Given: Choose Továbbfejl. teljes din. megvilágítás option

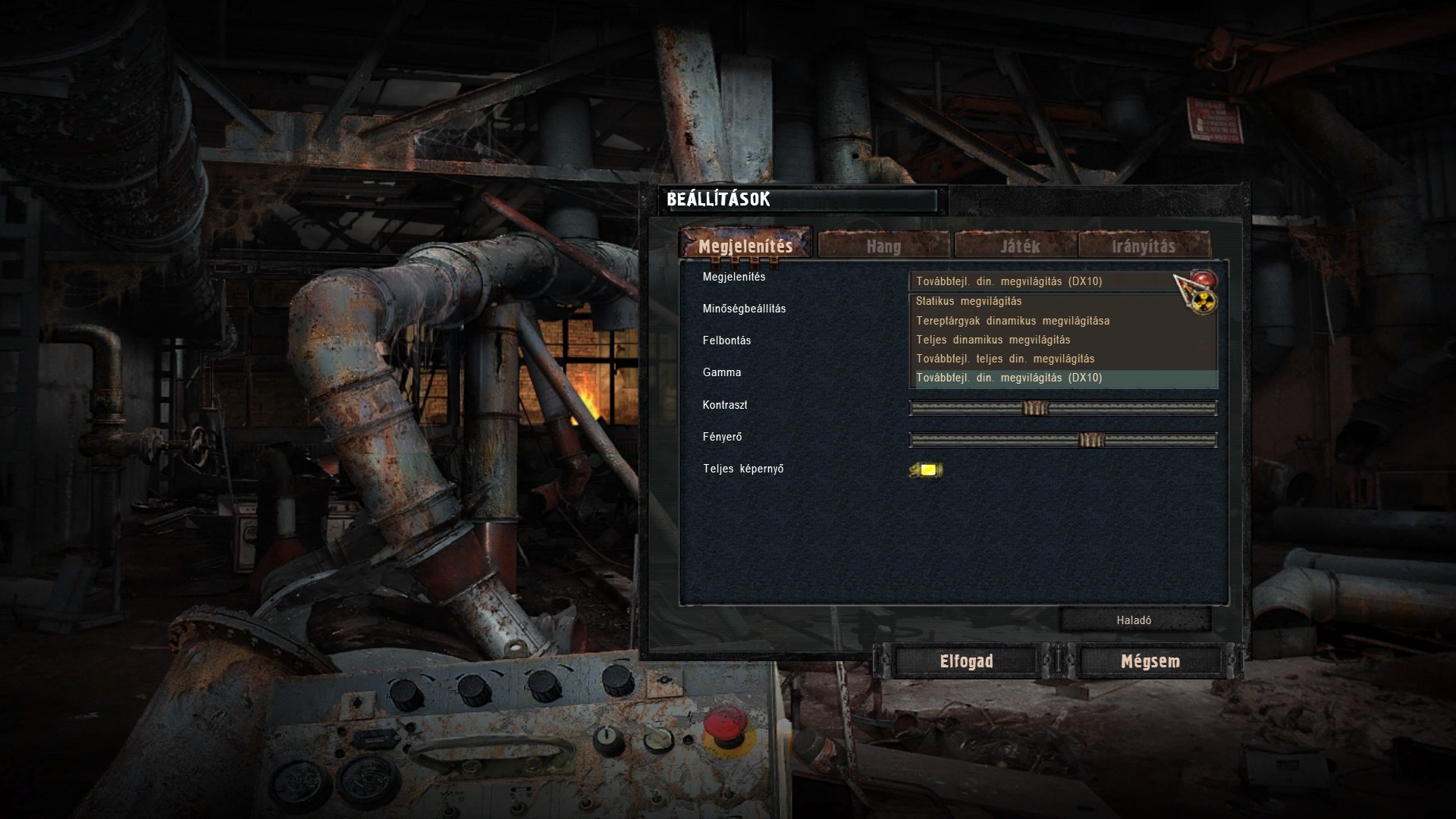Looking at the screenshot, I should point(1005,359).
